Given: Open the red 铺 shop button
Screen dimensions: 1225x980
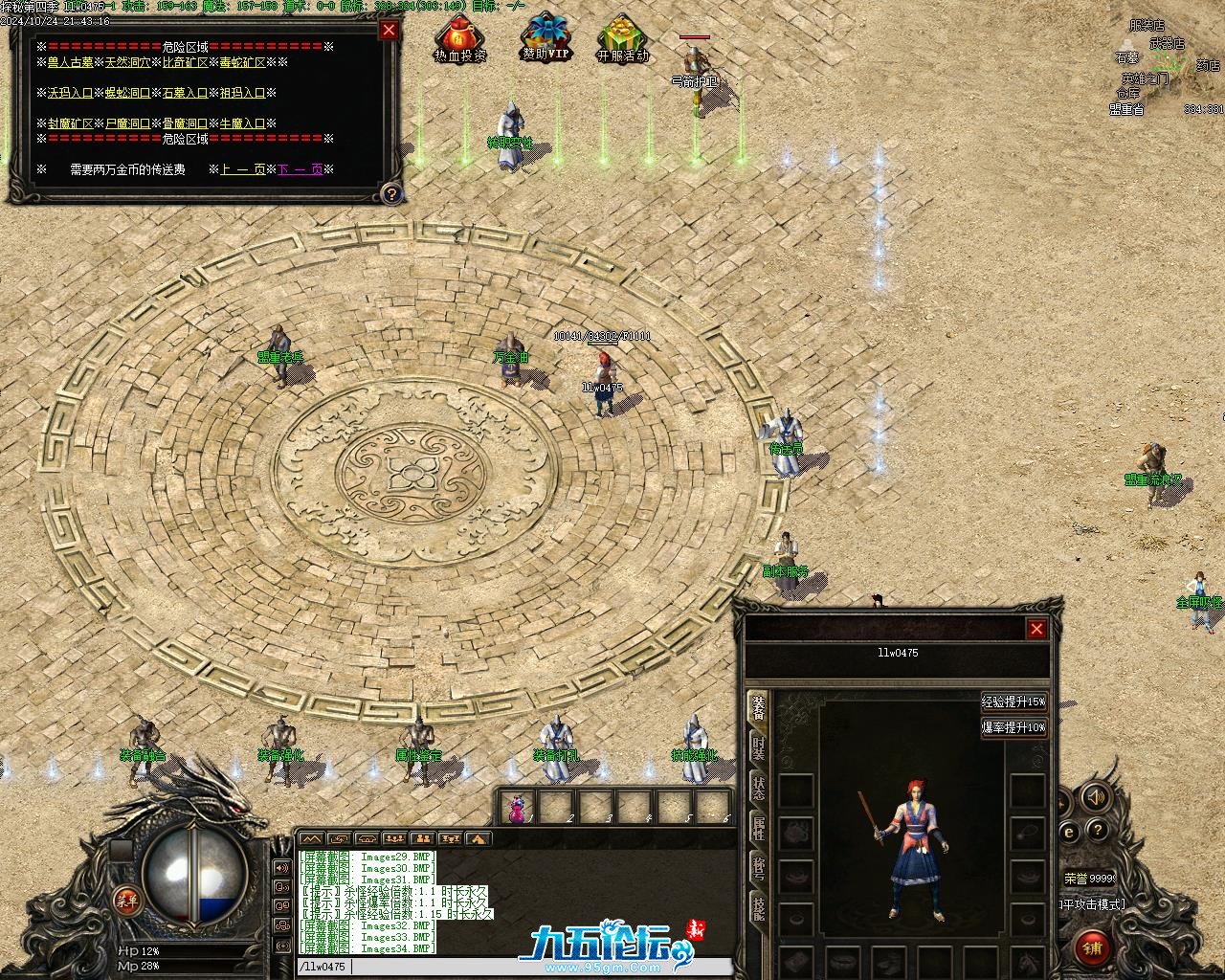Looking at the screenshot, I should 1093,947.
